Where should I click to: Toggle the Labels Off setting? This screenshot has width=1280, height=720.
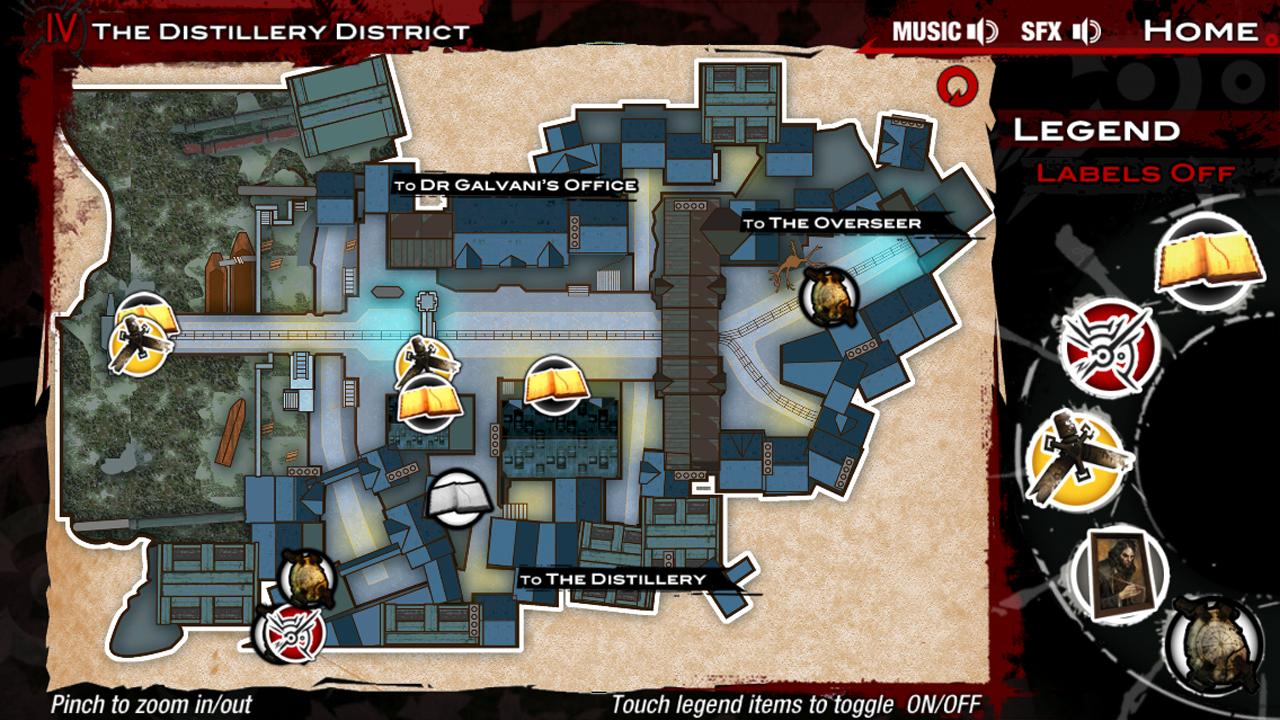coord(1135,173)
